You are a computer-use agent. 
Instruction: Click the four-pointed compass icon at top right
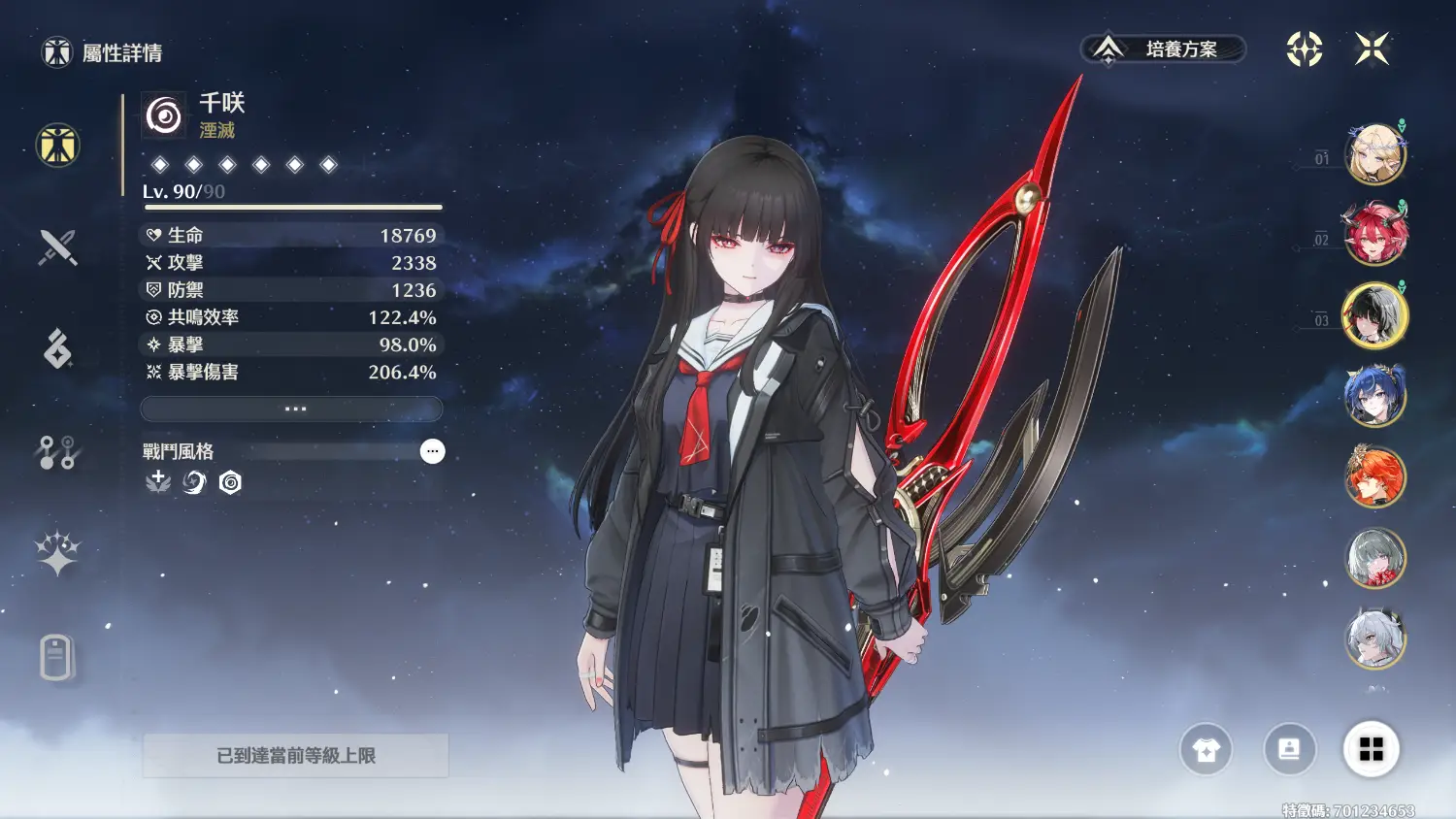1305,49
